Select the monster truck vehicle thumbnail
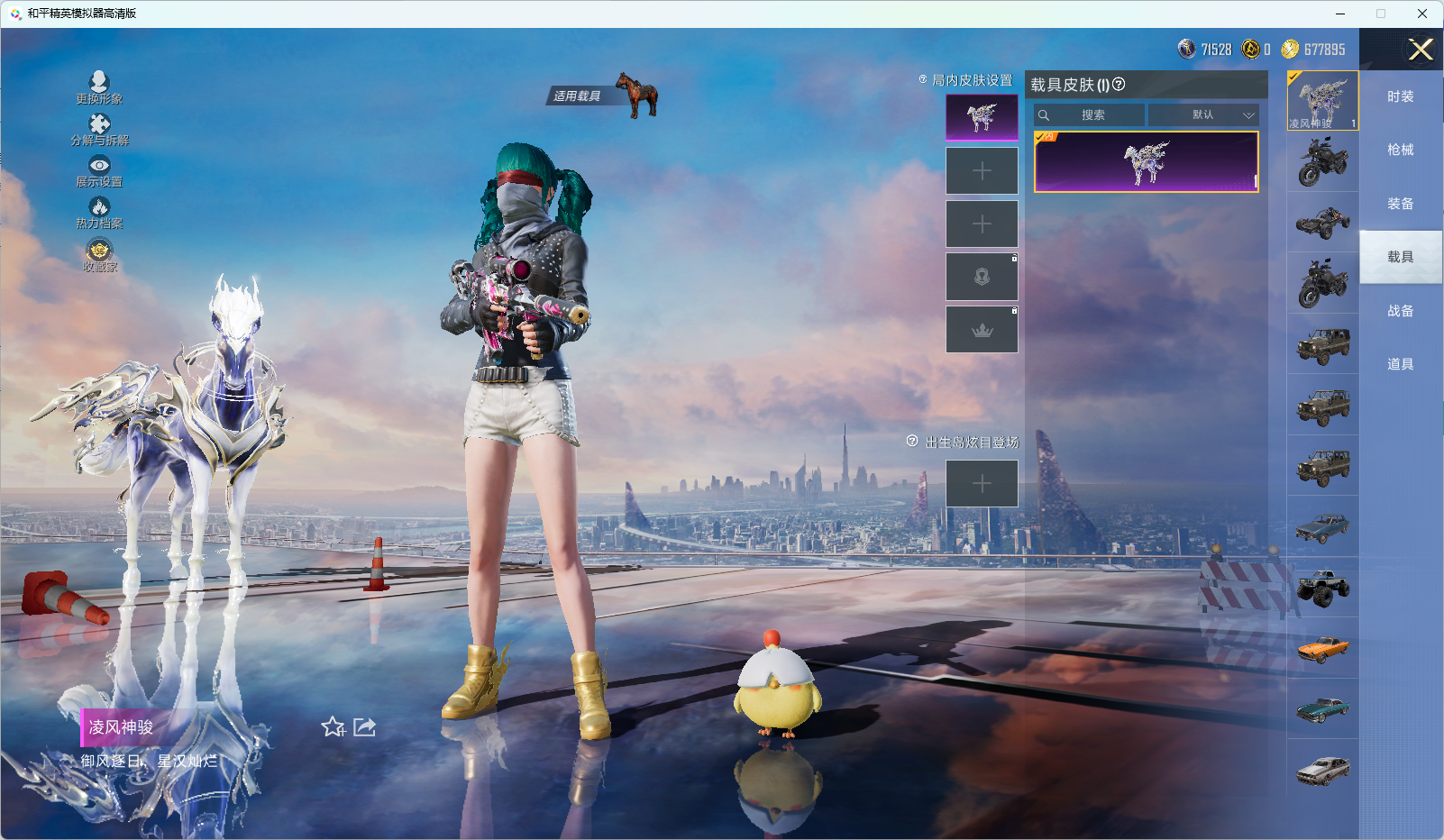This screenshot has height=840, width=1444. click(x=1322, y=588)
